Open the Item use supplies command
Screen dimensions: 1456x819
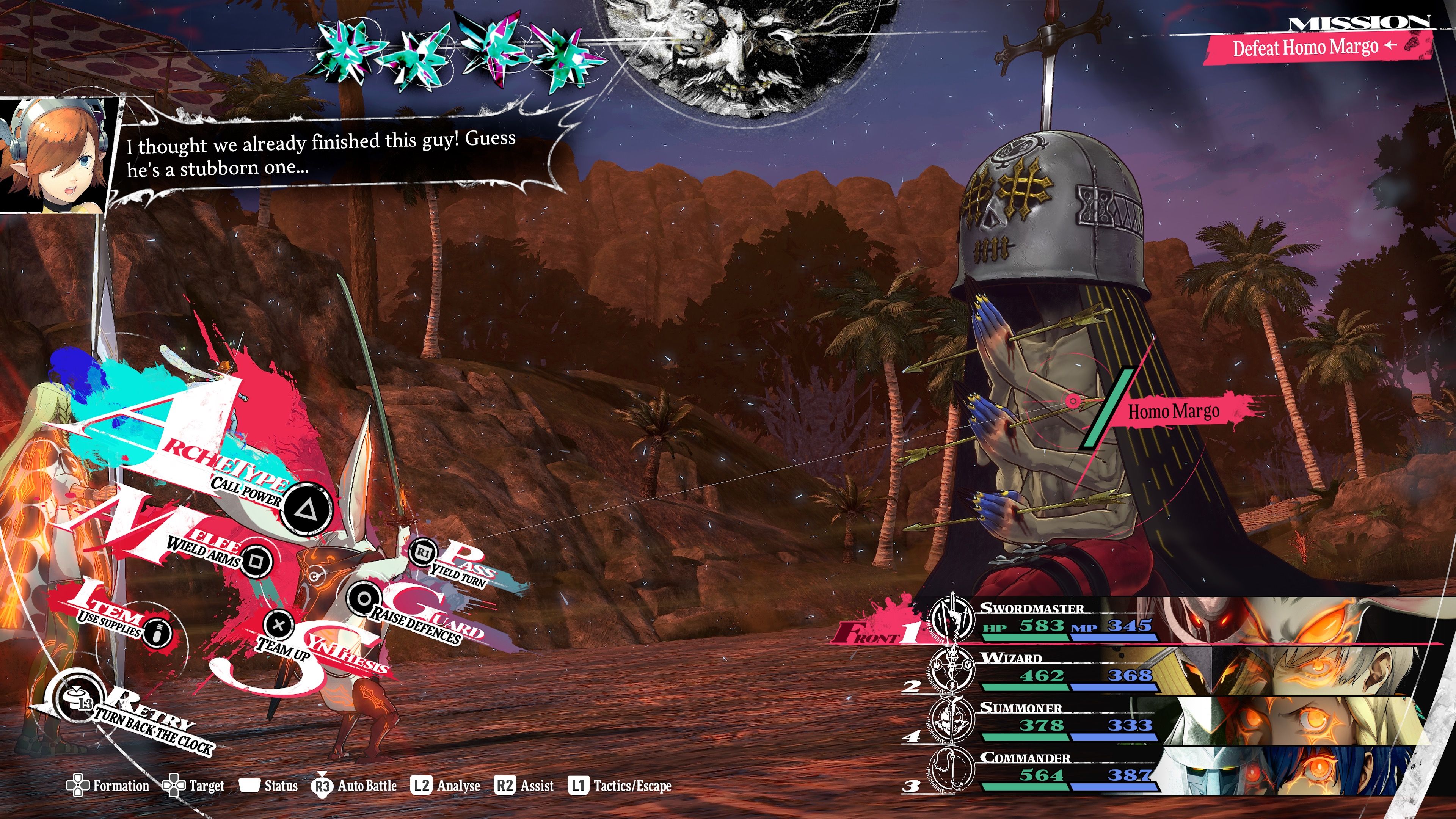pyautogui.click(x=158, y=631)
